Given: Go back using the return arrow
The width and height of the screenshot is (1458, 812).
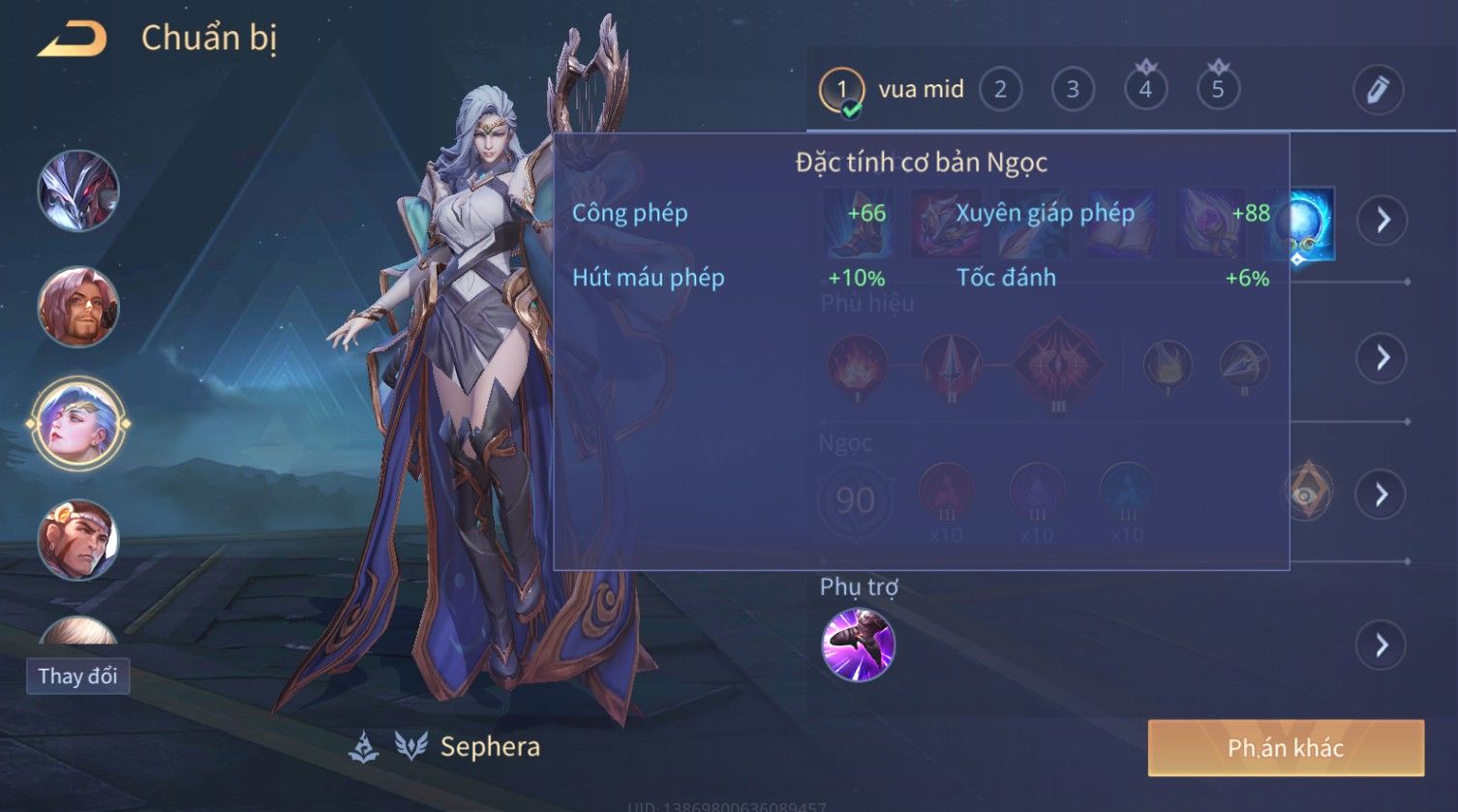Looking at the screenshot, I should coord(72,40).
